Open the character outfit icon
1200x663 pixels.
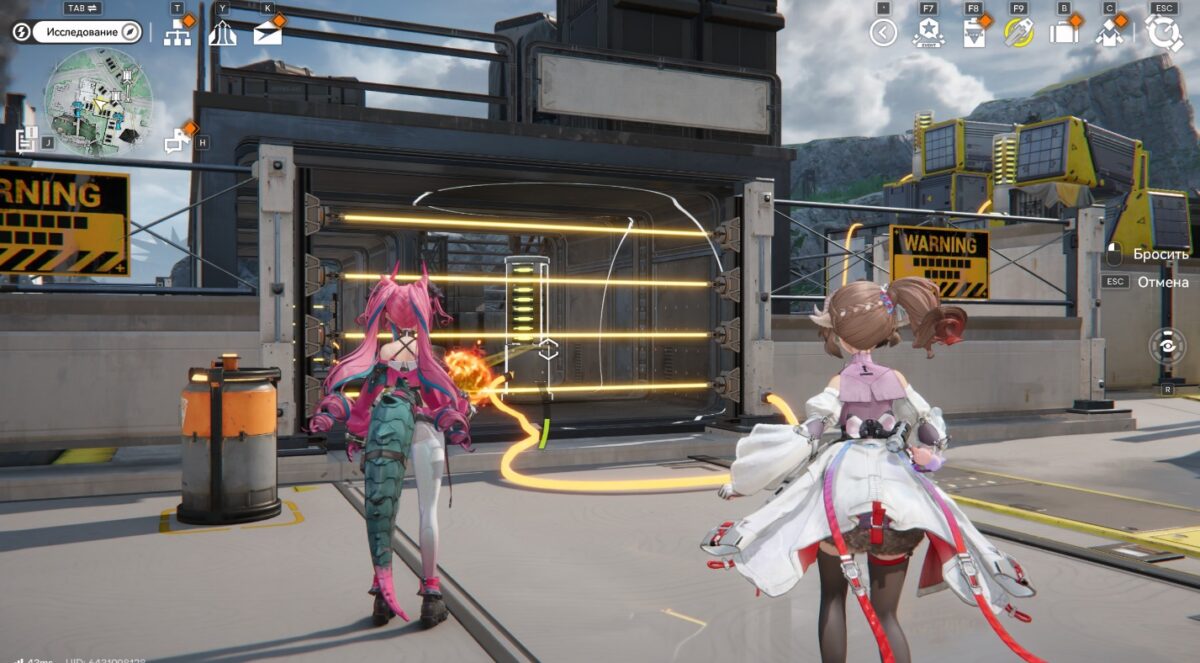pyautogui.click(x=1109, y=33)
